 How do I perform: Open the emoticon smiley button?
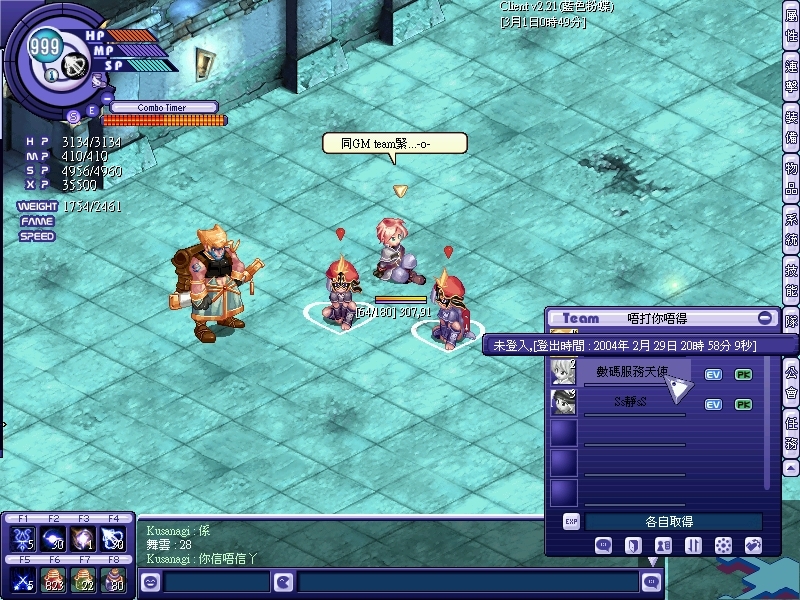point(151,582)
